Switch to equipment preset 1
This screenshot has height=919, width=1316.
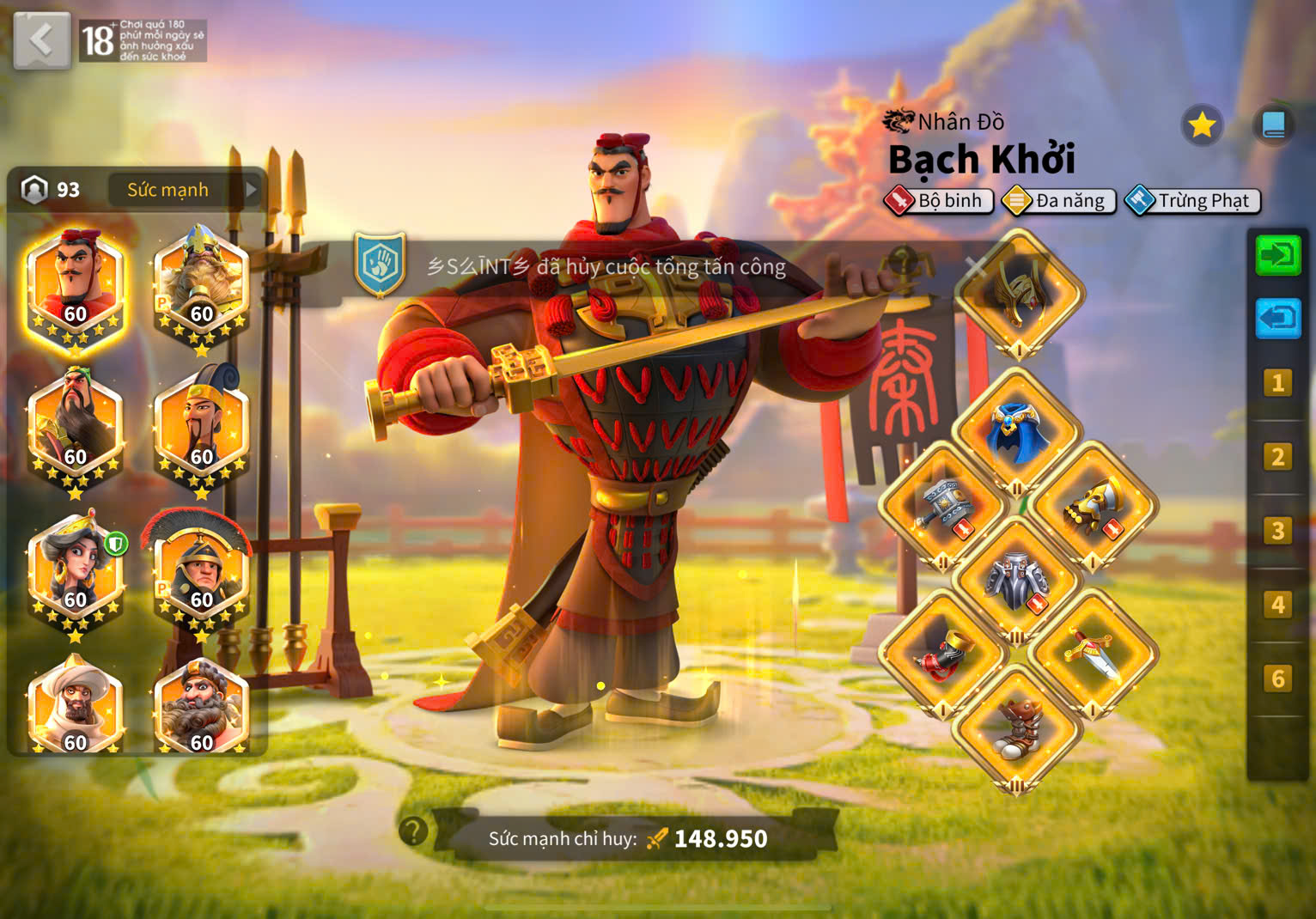[1278, 383]
